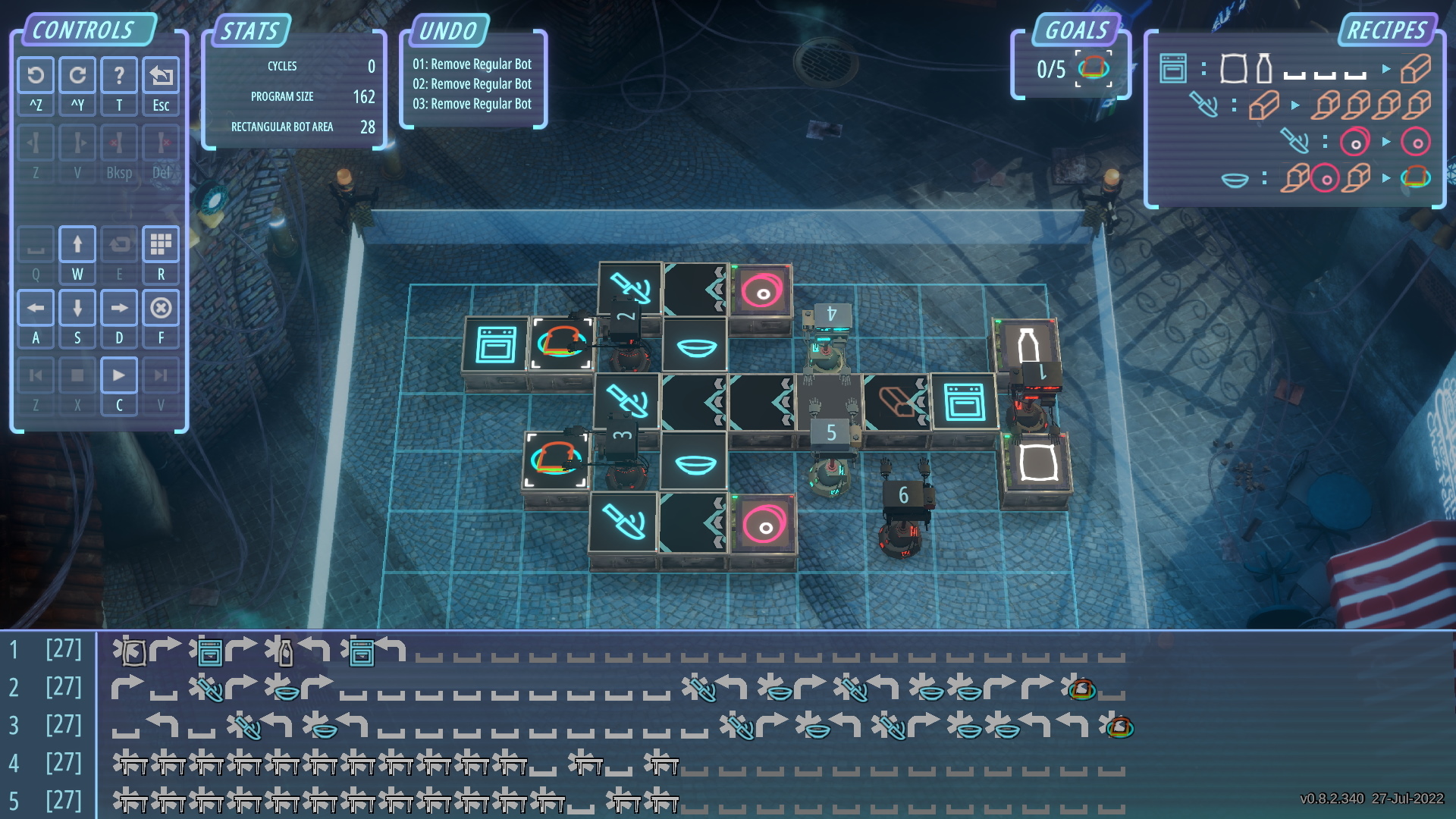Click the knife instruction in program row 2
Viewport: 1456px width, 819px height.
[x=210, y=691]
